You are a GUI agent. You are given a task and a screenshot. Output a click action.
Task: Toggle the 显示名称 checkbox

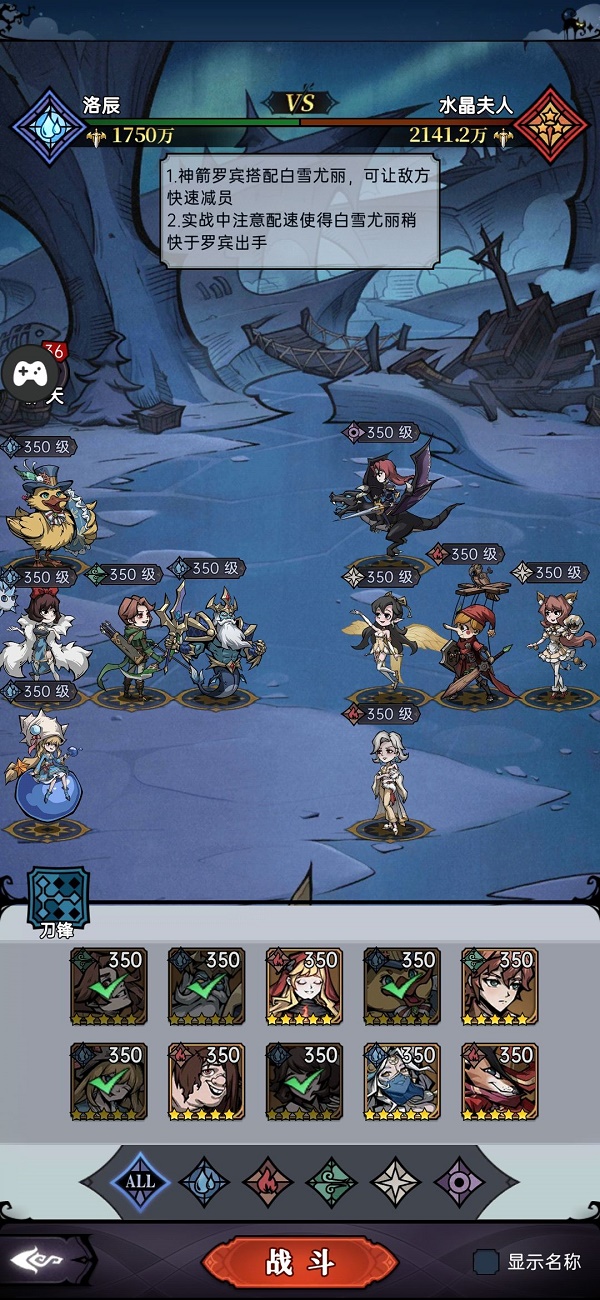point(486,1262)
